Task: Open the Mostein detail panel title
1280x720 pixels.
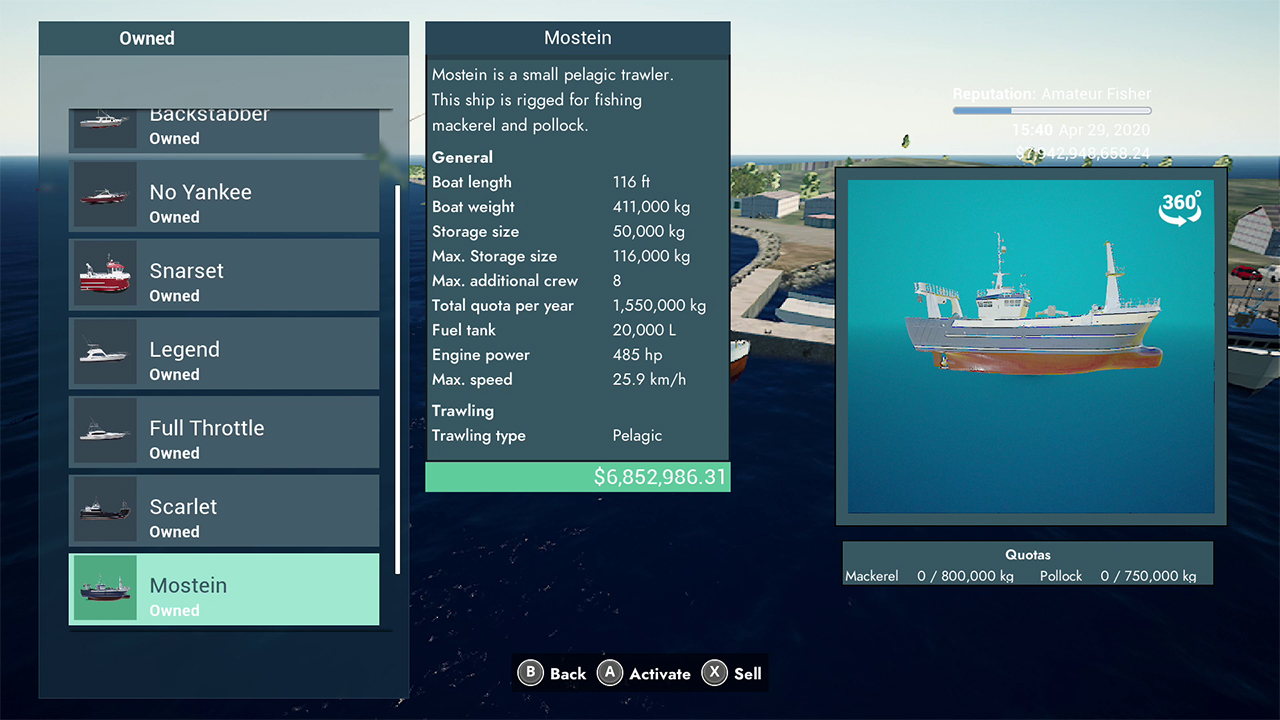Action: pyautogui.click(x=577, y=37)
